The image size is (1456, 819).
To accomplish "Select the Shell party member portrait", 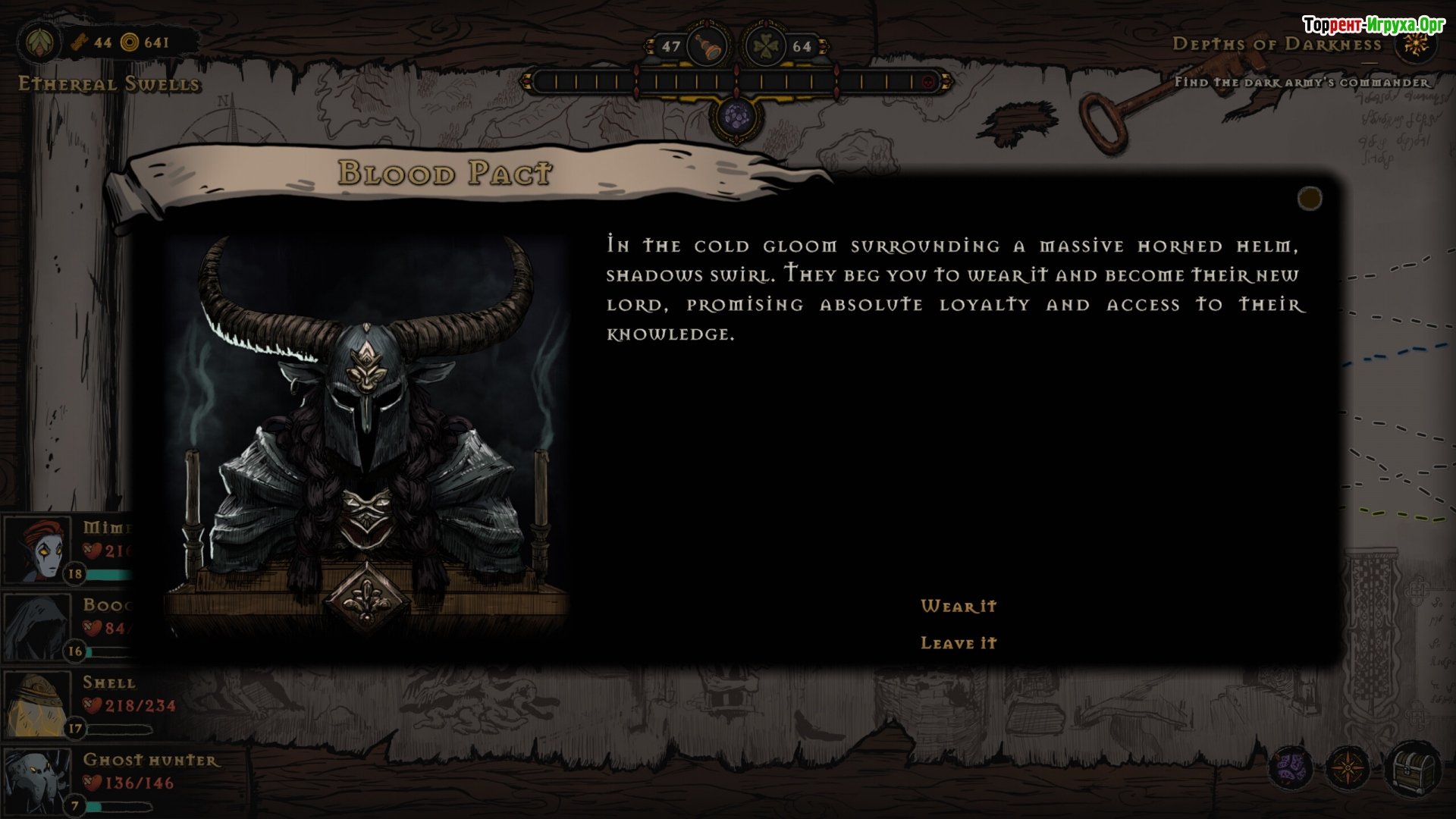I will tap(38, 704).
